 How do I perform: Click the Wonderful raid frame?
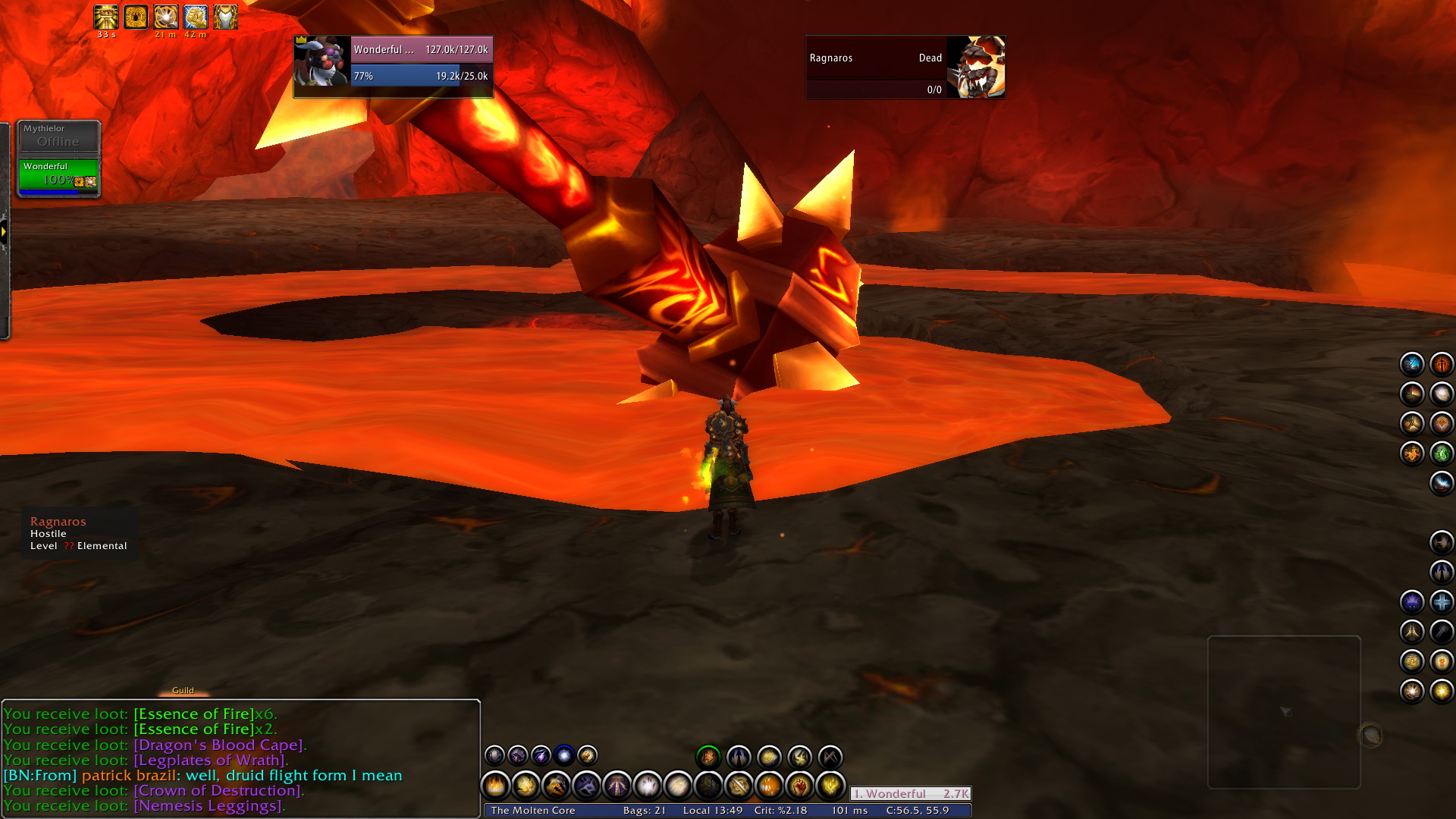[58, 174]
